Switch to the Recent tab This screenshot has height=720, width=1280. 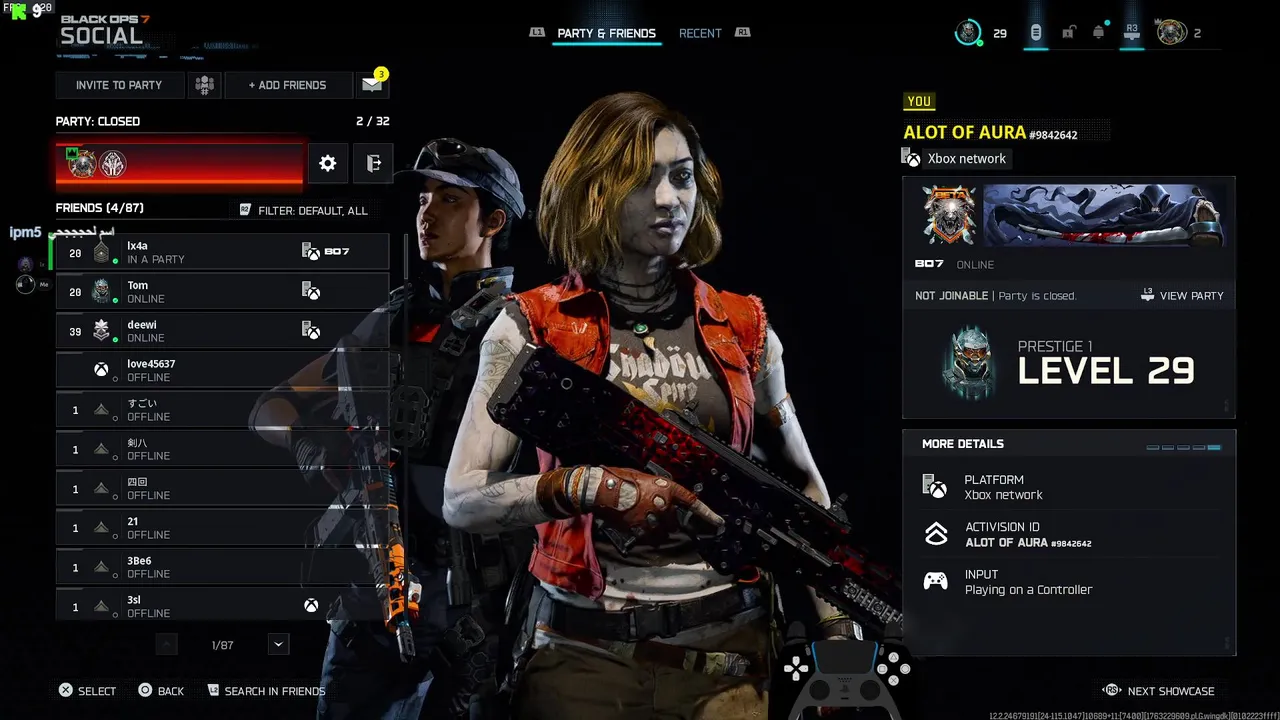(x=700, y=33)
